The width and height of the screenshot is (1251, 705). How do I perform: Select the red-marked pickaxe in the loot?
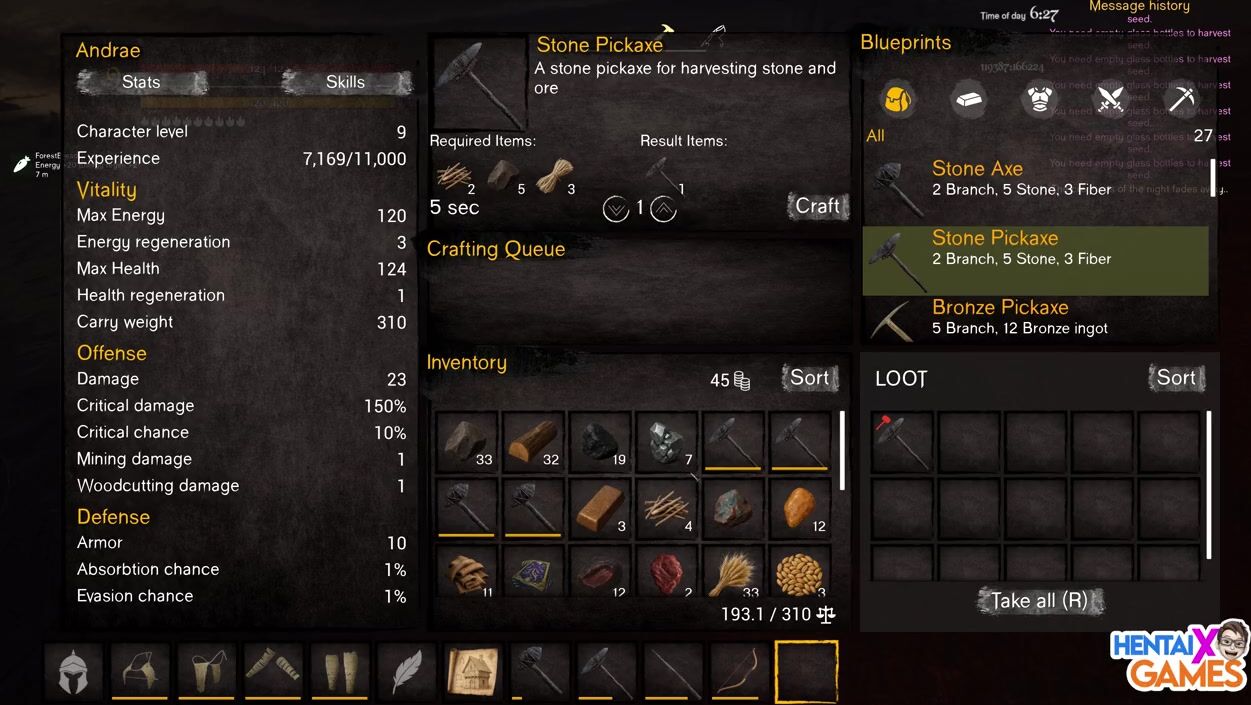902,441
